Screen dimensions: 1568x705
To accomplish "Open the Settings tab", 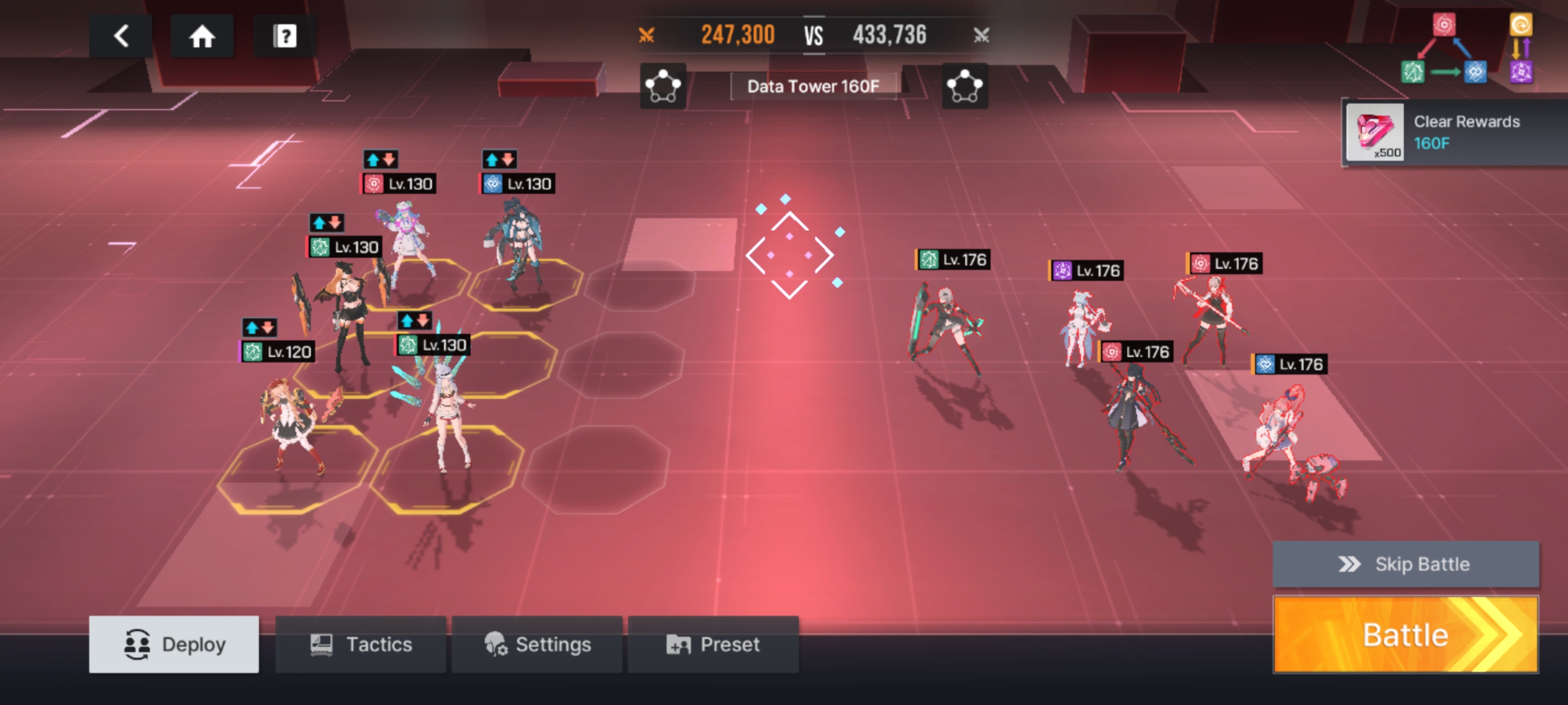I will coord(537,644).
